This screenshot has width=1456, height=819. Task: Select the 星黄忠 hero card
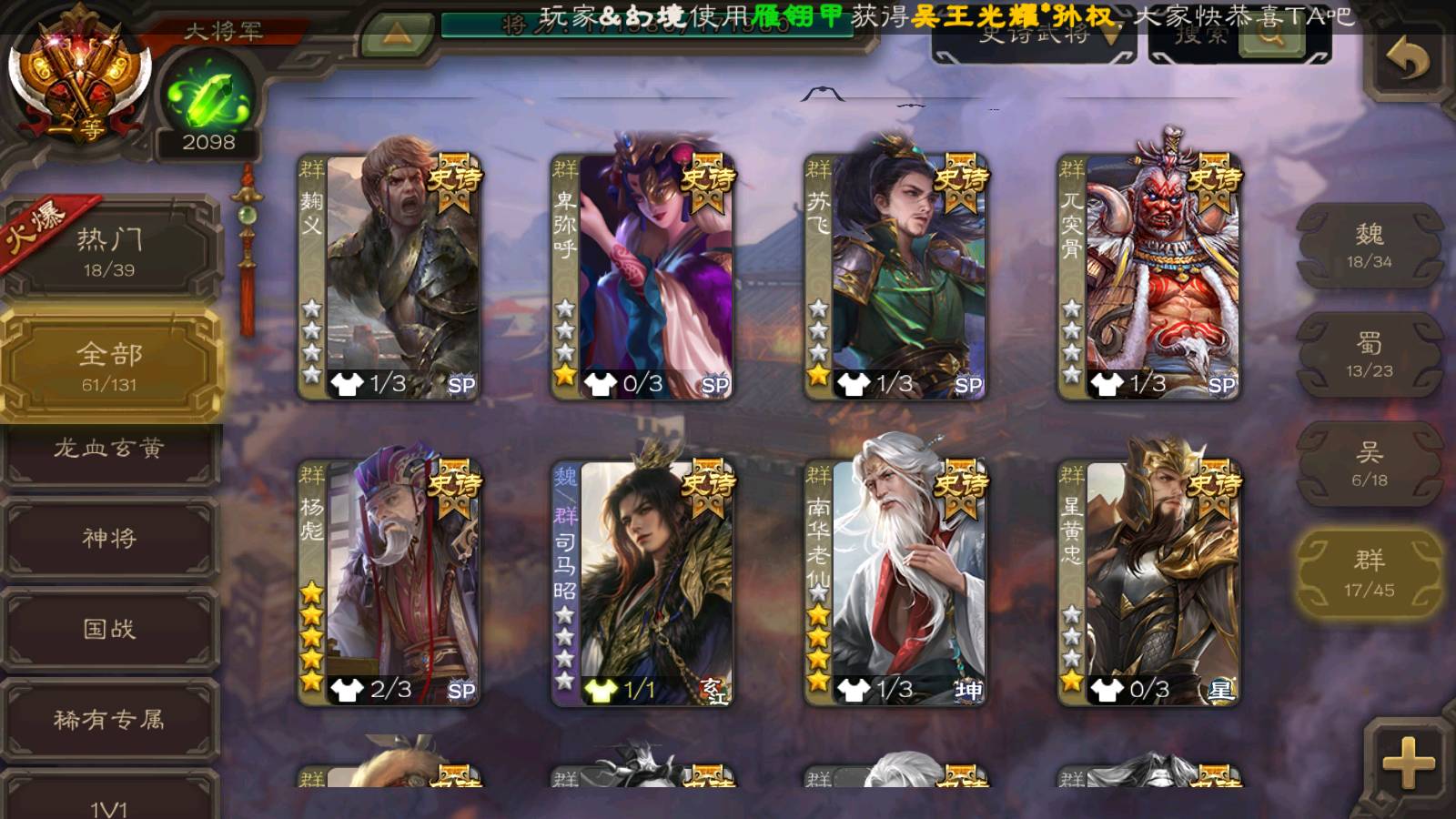click(1148, 582)
